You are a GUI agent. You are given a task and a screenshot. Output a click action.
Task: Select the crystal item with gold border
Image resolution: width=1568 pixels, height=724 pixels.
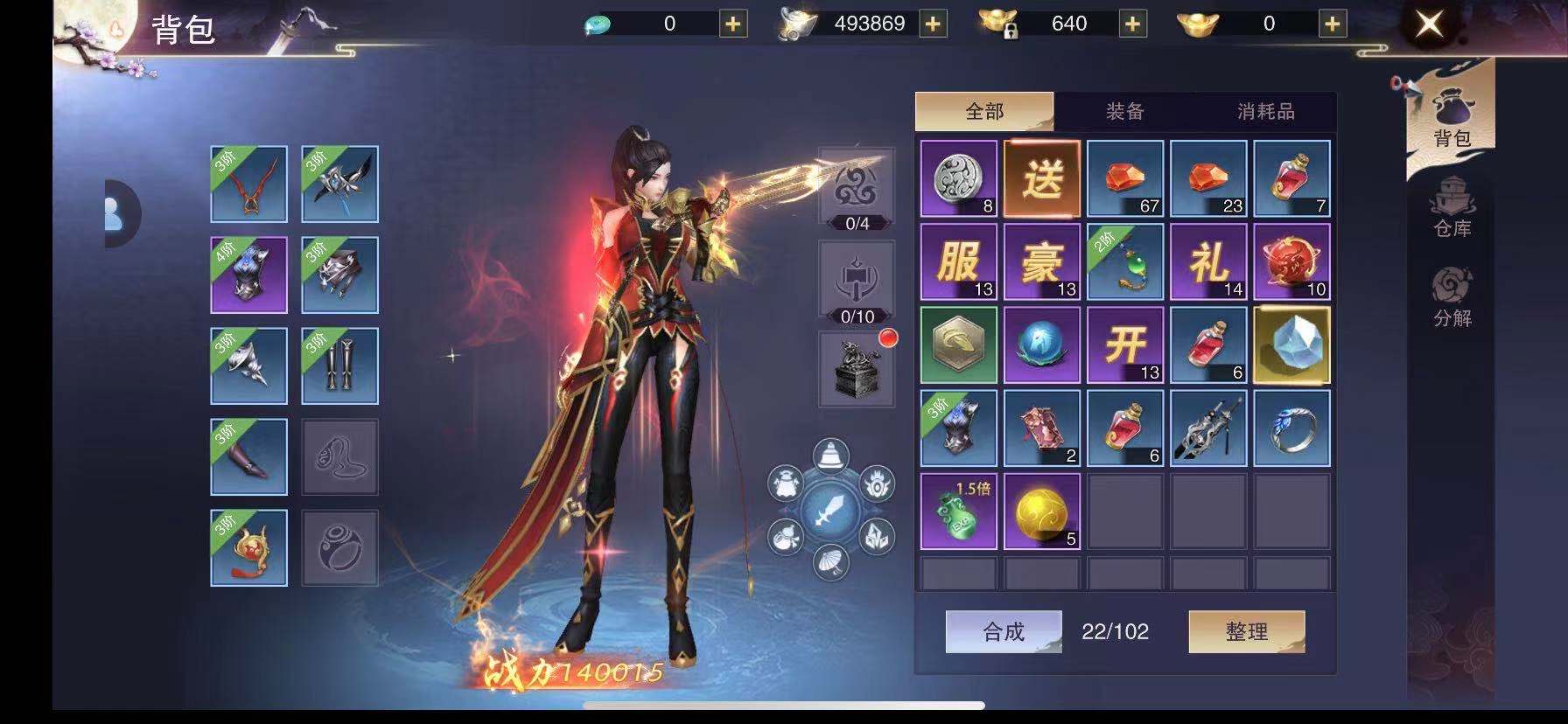pos(1291,345)
